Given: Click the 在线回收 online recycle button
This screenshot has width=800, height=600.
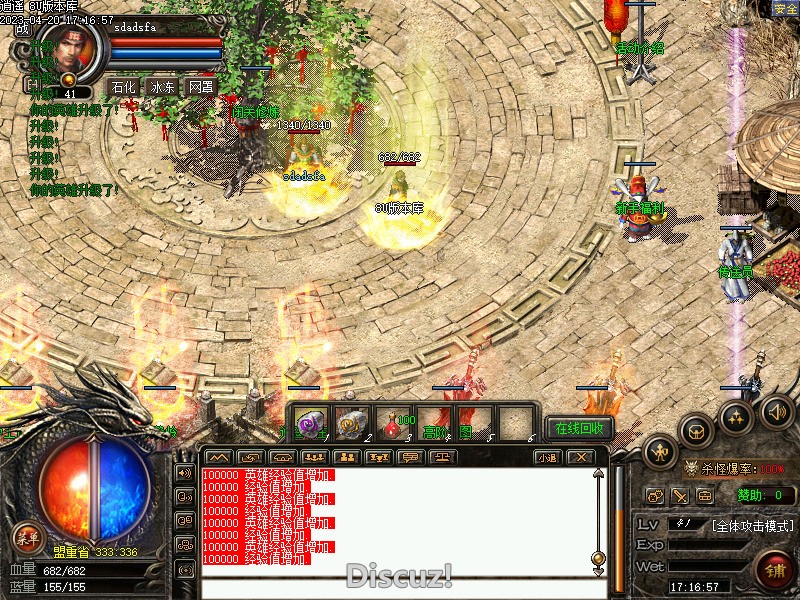Looking at the screenshot, I should tap(579, 428).
